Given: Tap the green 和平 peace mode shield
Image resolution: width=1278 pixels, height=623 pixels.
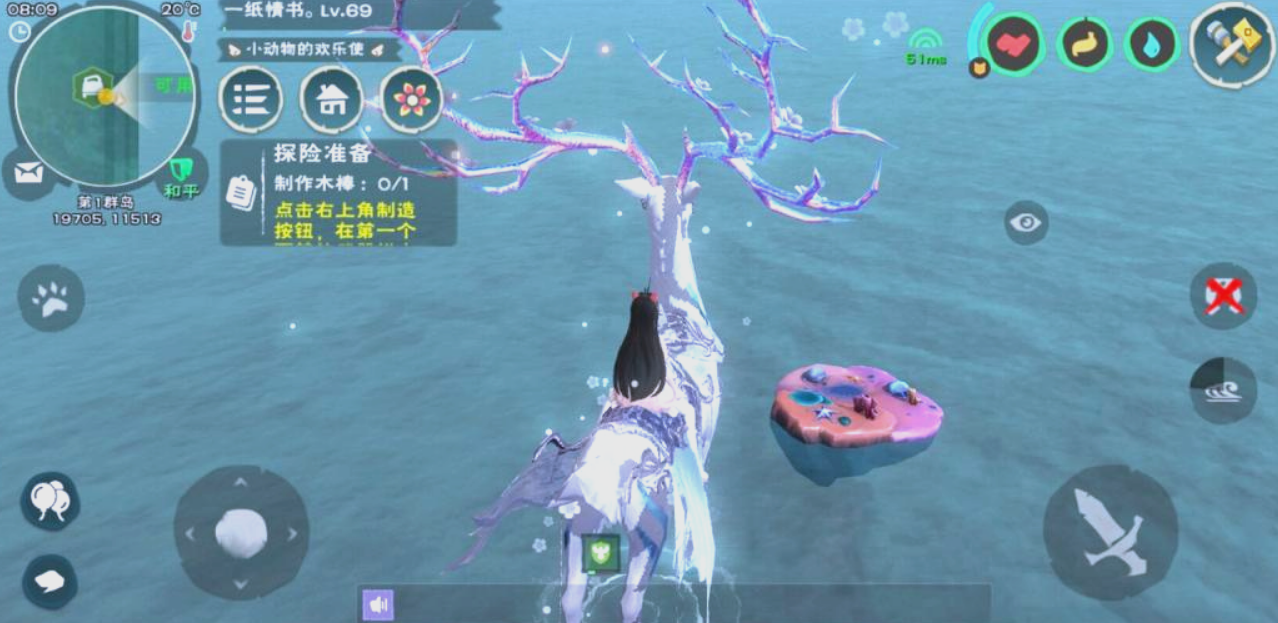Looking at the screenshot, I should 181,173.
